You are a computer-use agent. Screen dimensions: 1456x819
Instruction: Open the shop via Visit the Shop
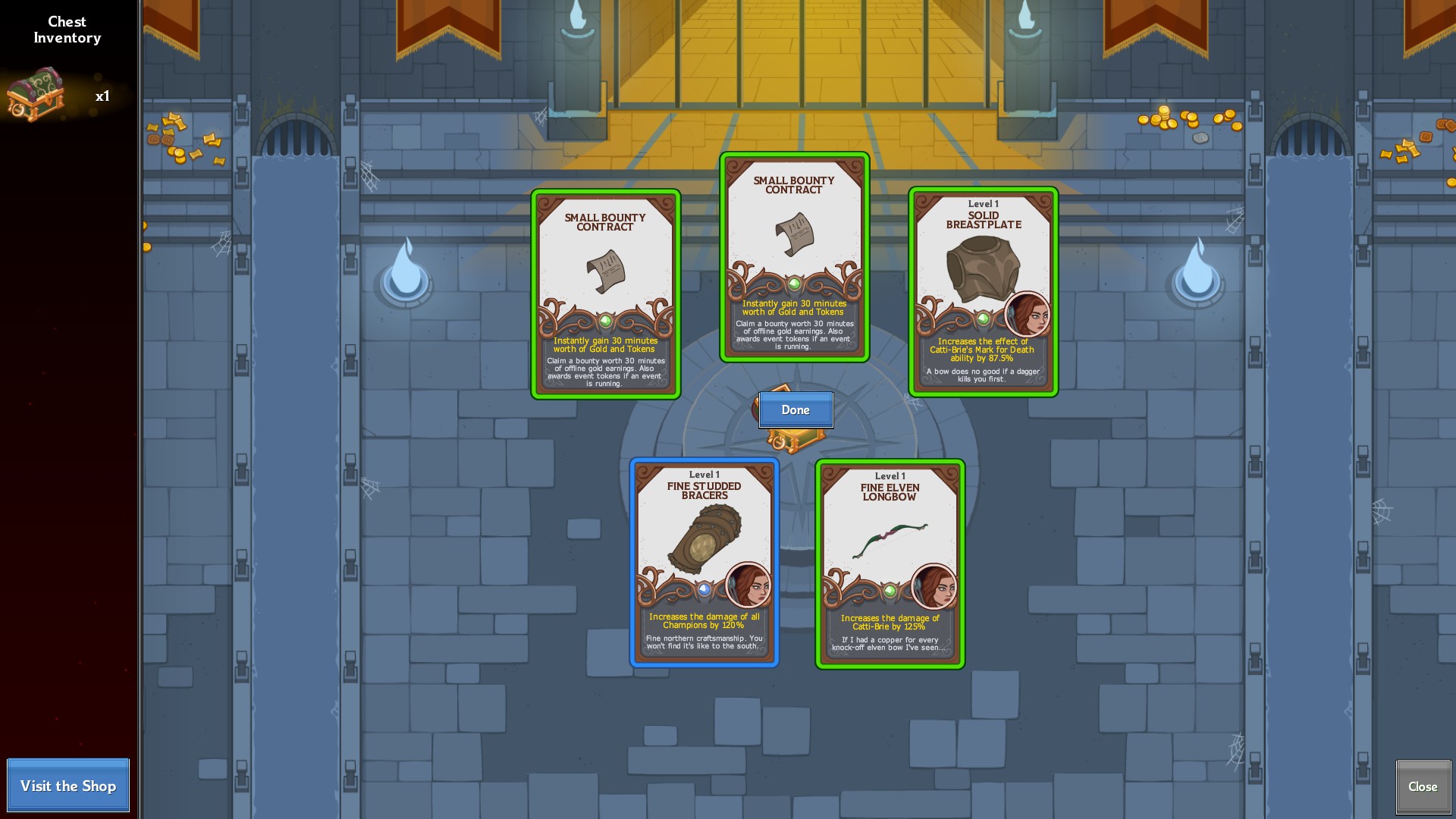pos(68,786)
